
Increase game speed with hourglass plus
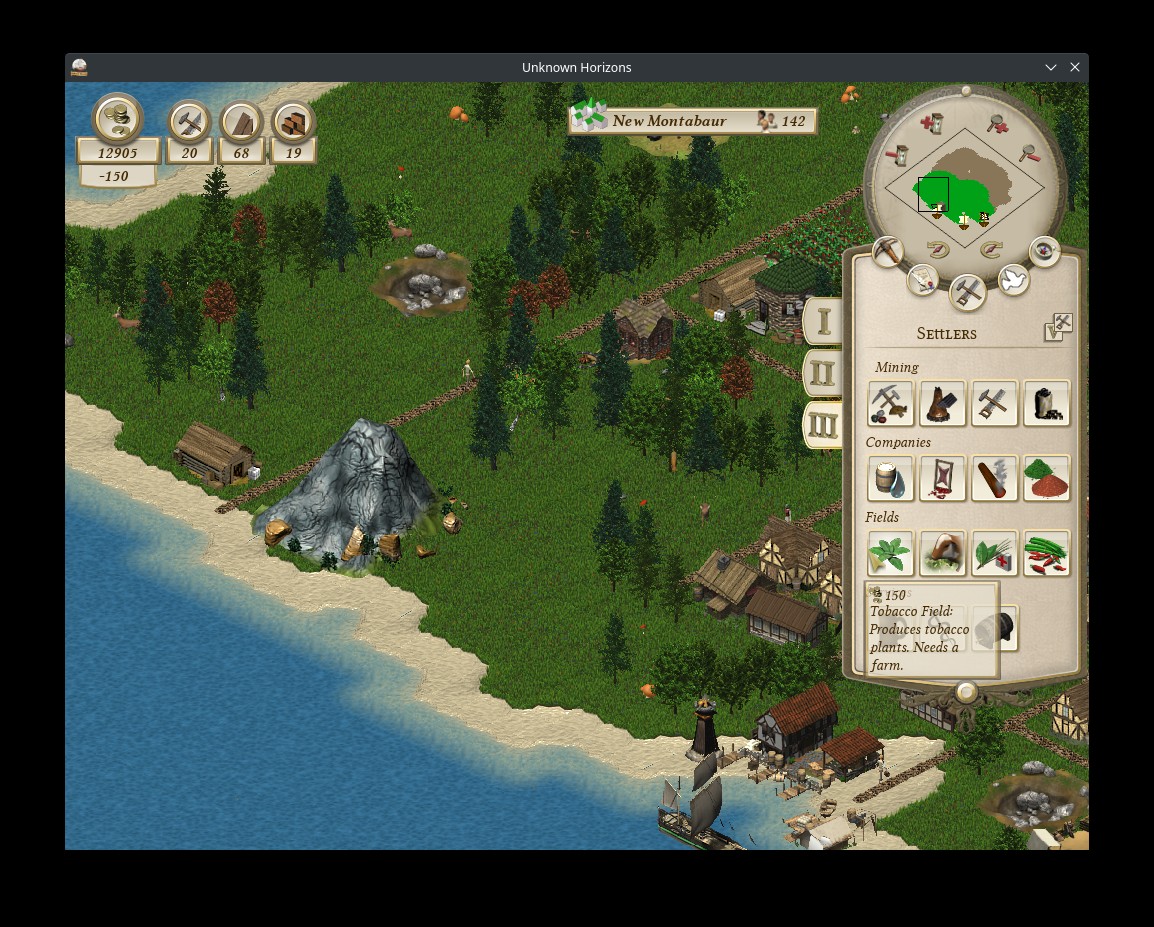point(932,124)
